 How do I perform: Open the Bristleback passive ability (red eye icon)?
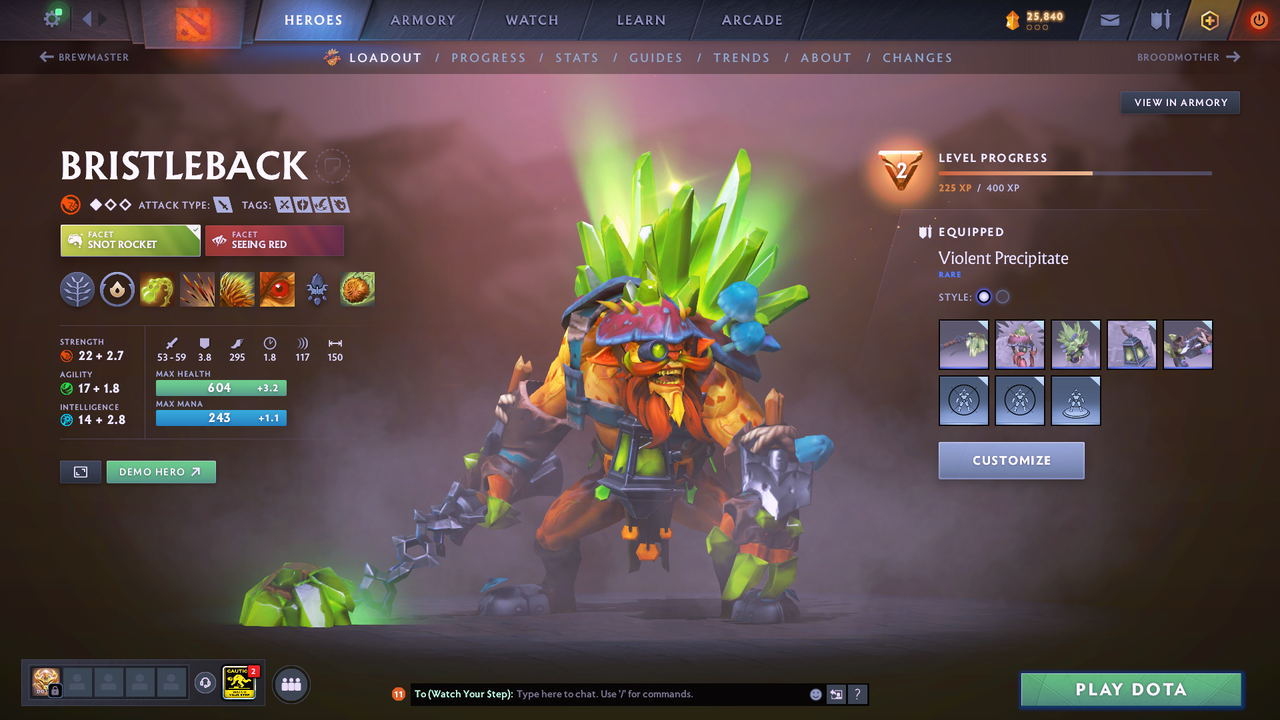[x=277, y=289]
